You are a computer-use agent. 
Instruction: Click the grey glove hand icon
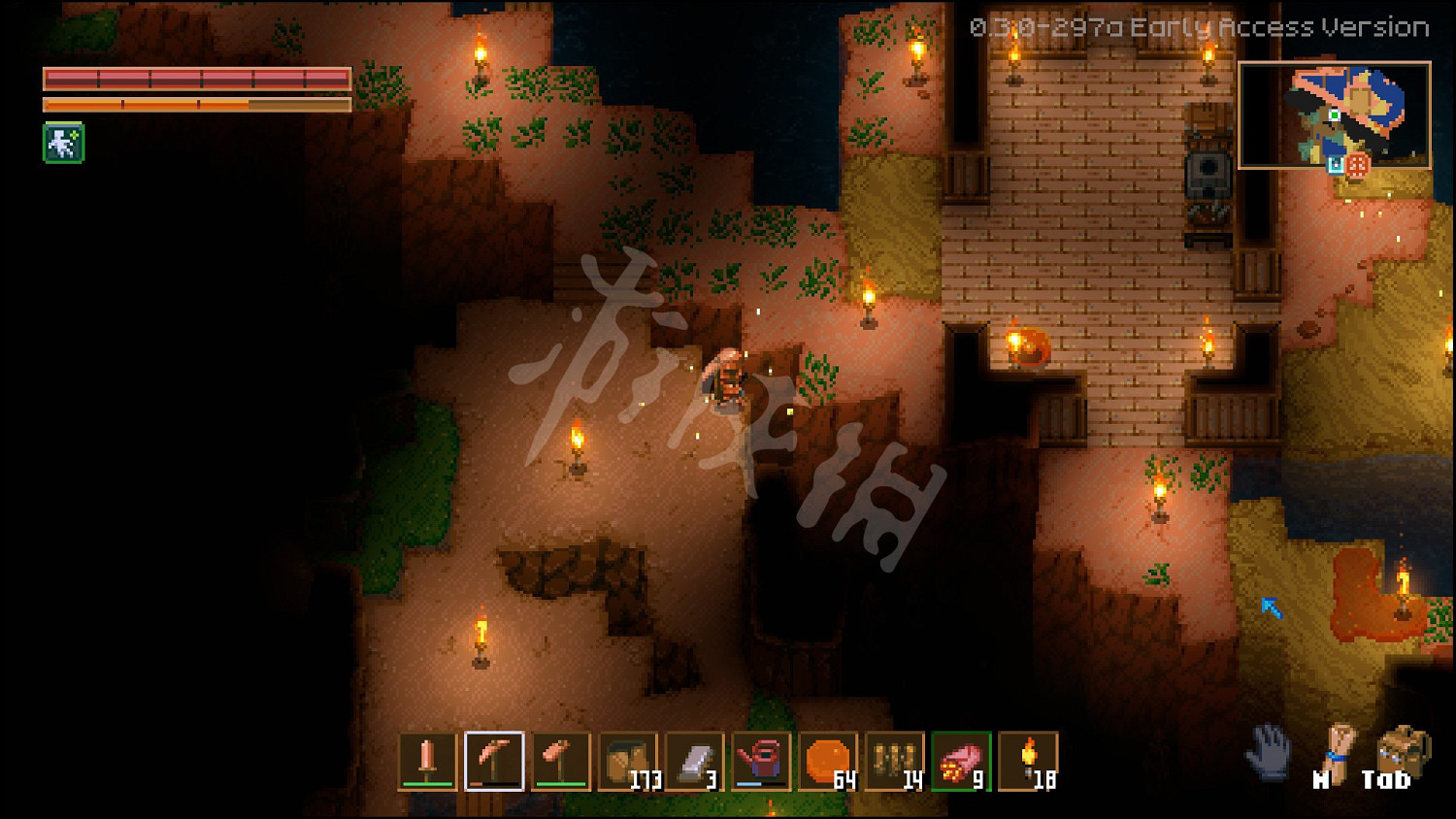(x=1269, y=752)
